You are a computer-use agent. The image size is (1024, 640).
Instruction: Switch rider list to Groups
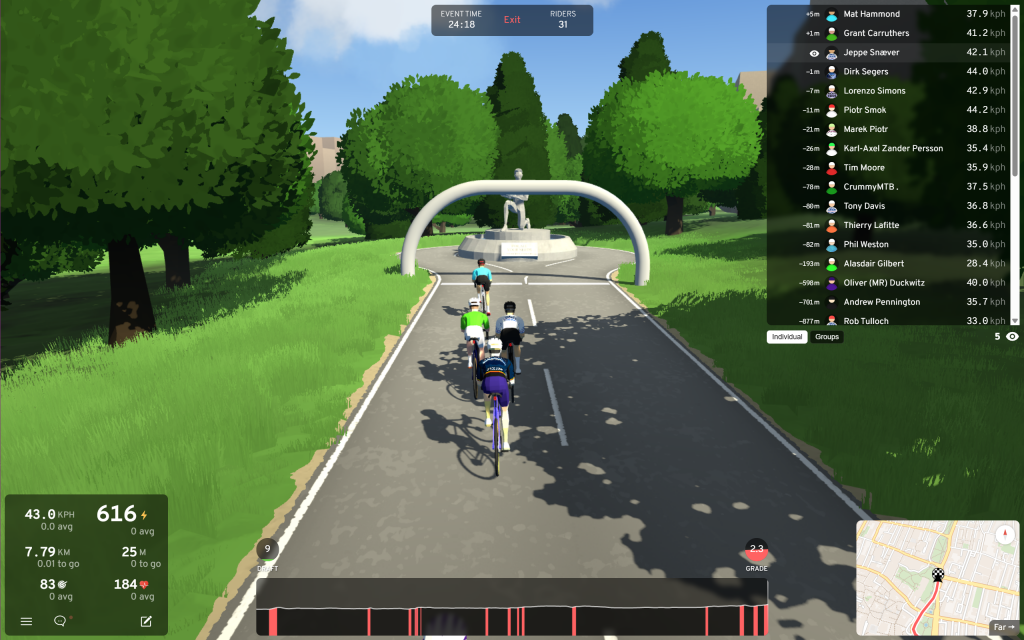[x=827, y=337]
